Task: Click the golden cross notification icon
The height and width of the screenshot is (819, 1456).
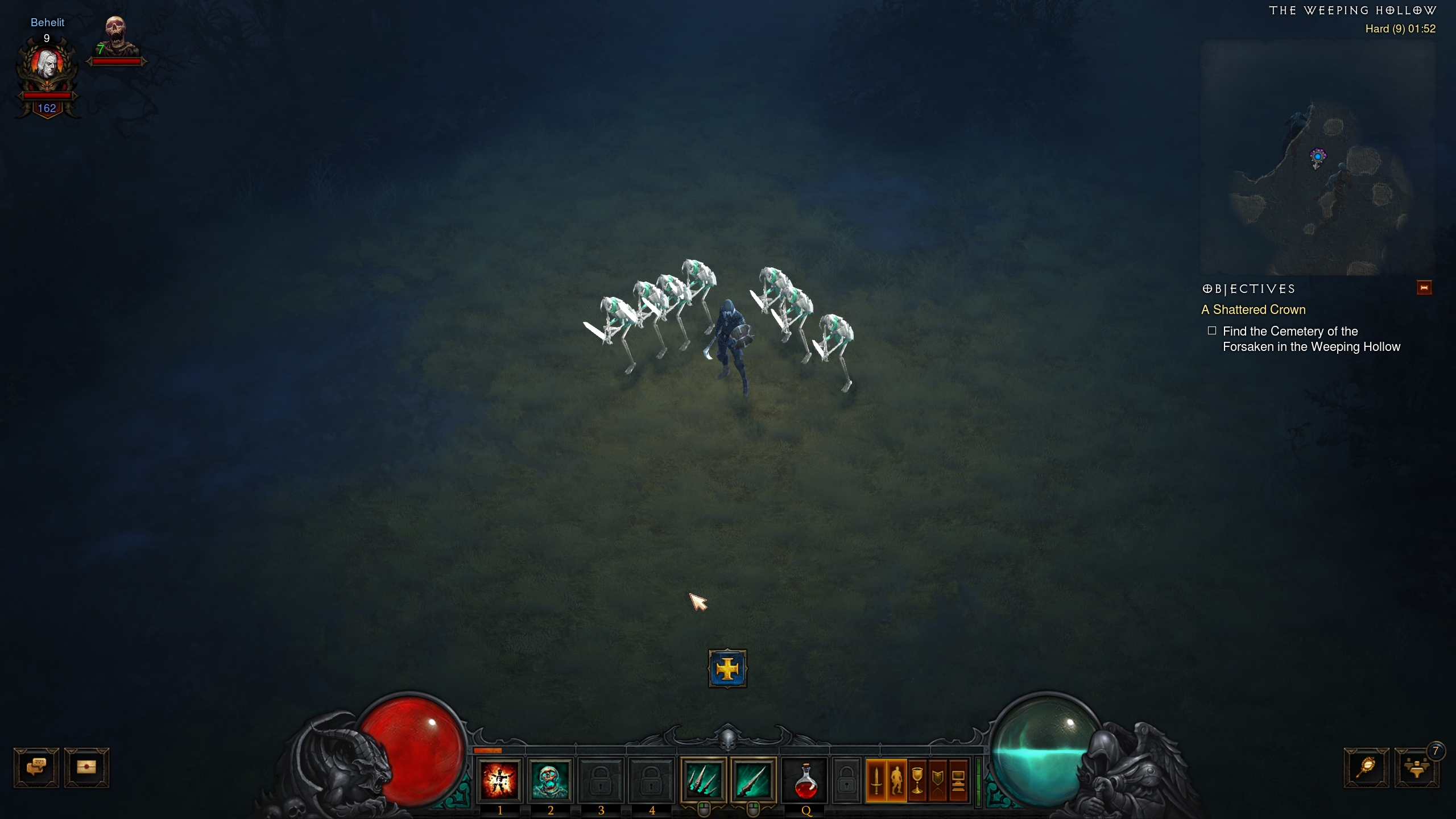Action: 727,669
